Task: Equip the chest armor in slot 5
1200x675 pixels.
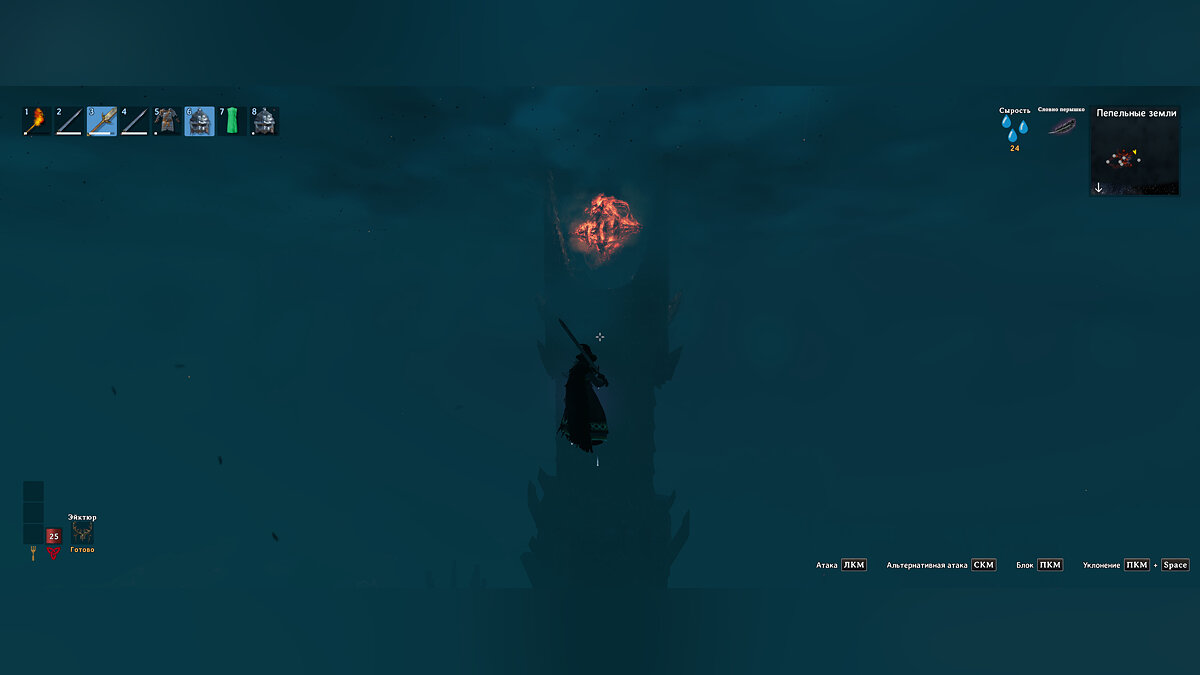Action: (167, 121)
